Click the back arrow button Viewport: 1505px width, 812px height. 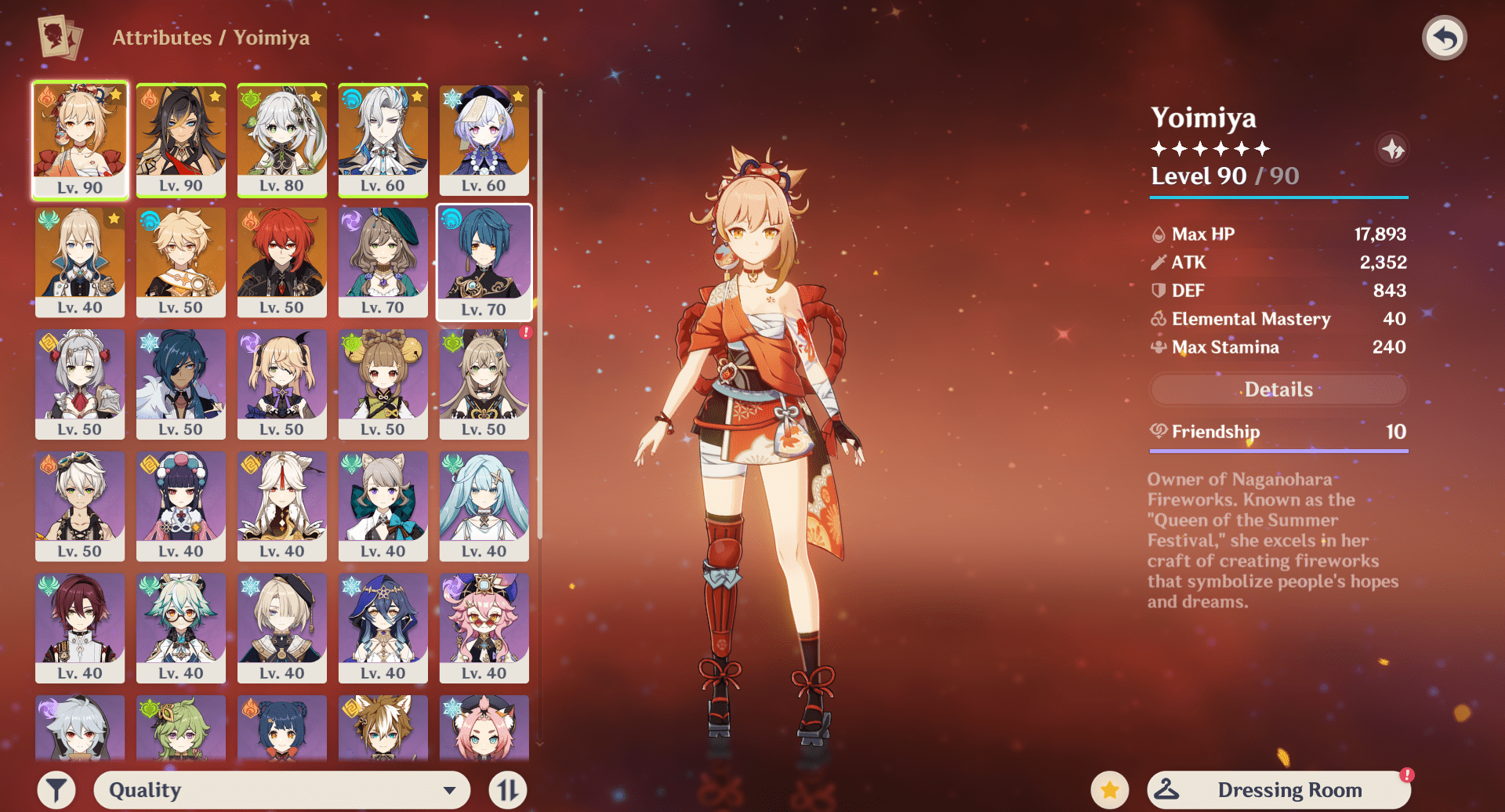pos(1444,38)
